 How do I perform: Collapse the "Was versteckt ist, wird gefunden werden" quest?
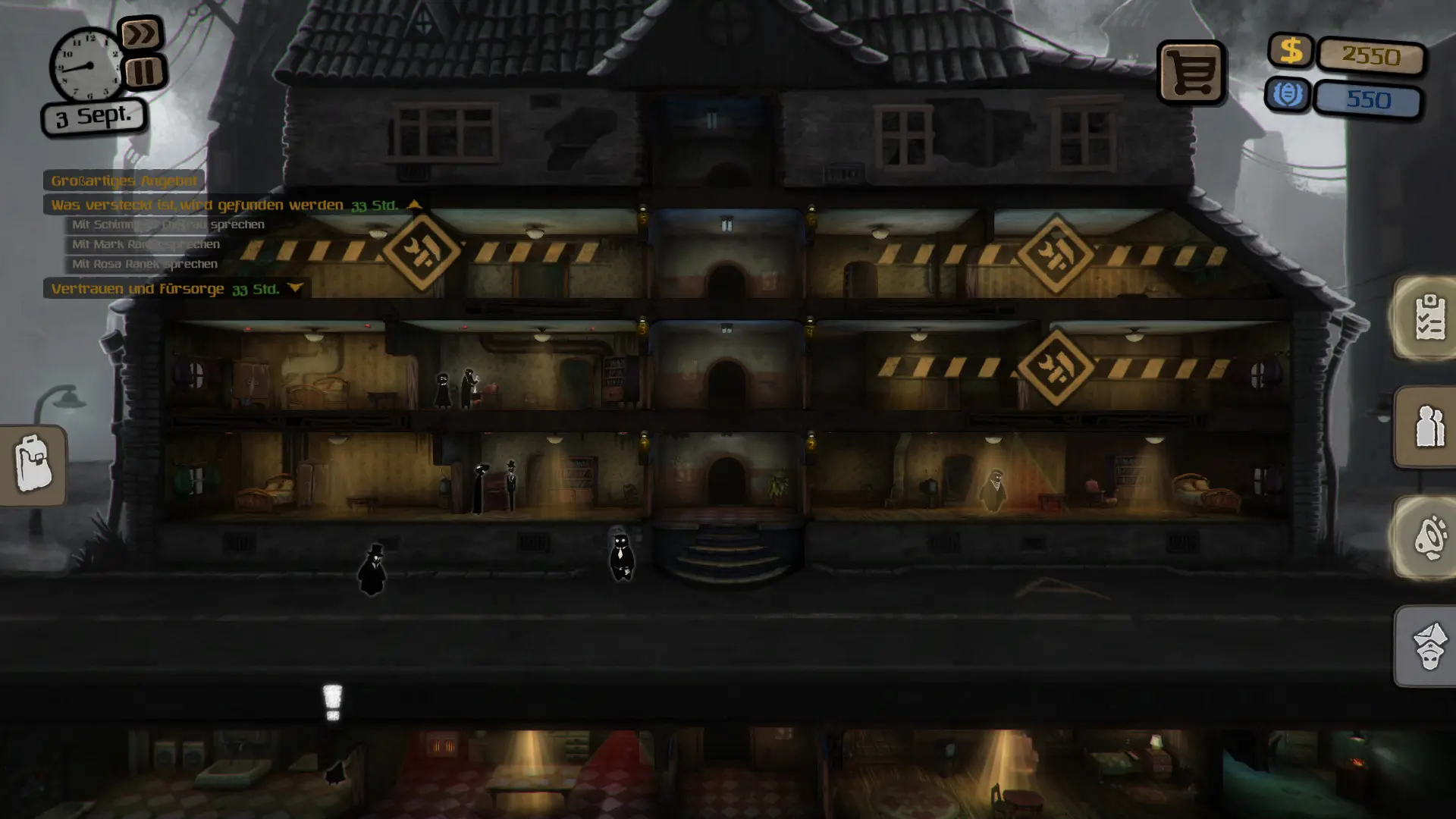414,205
